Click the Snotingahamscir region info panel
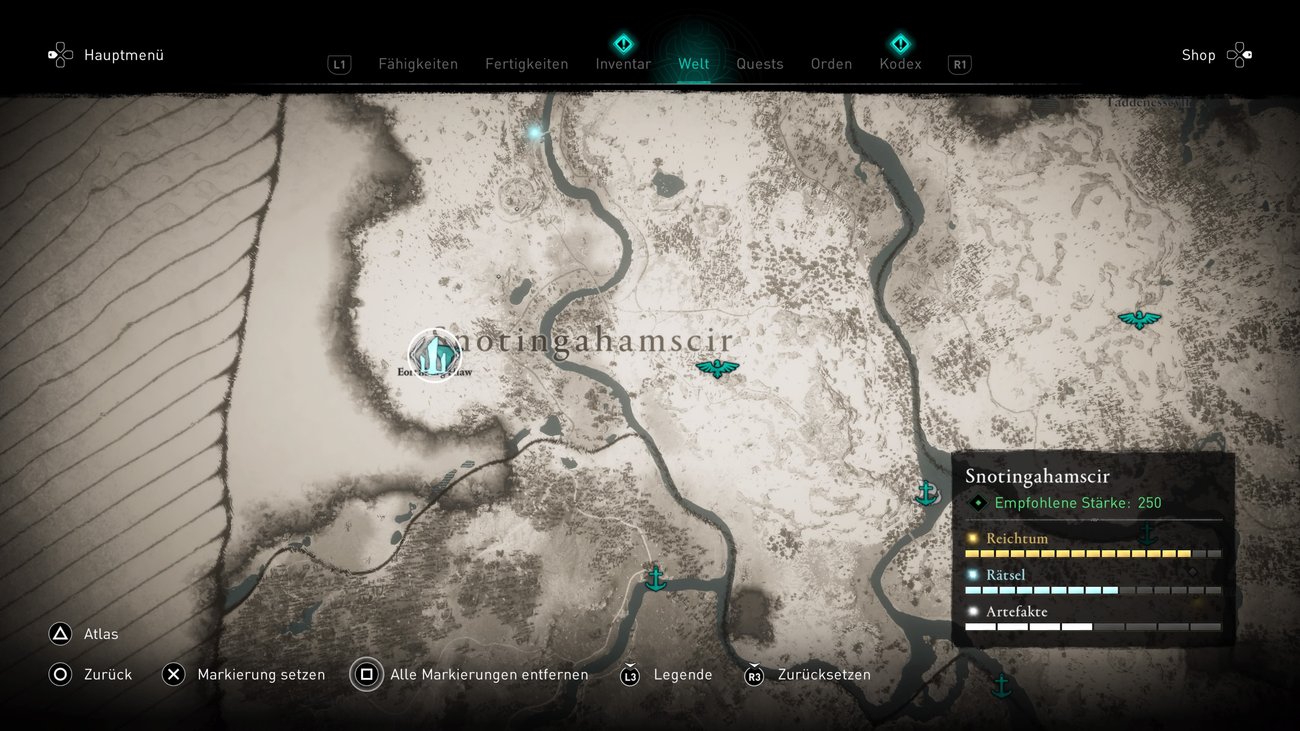 point(1095,545)
